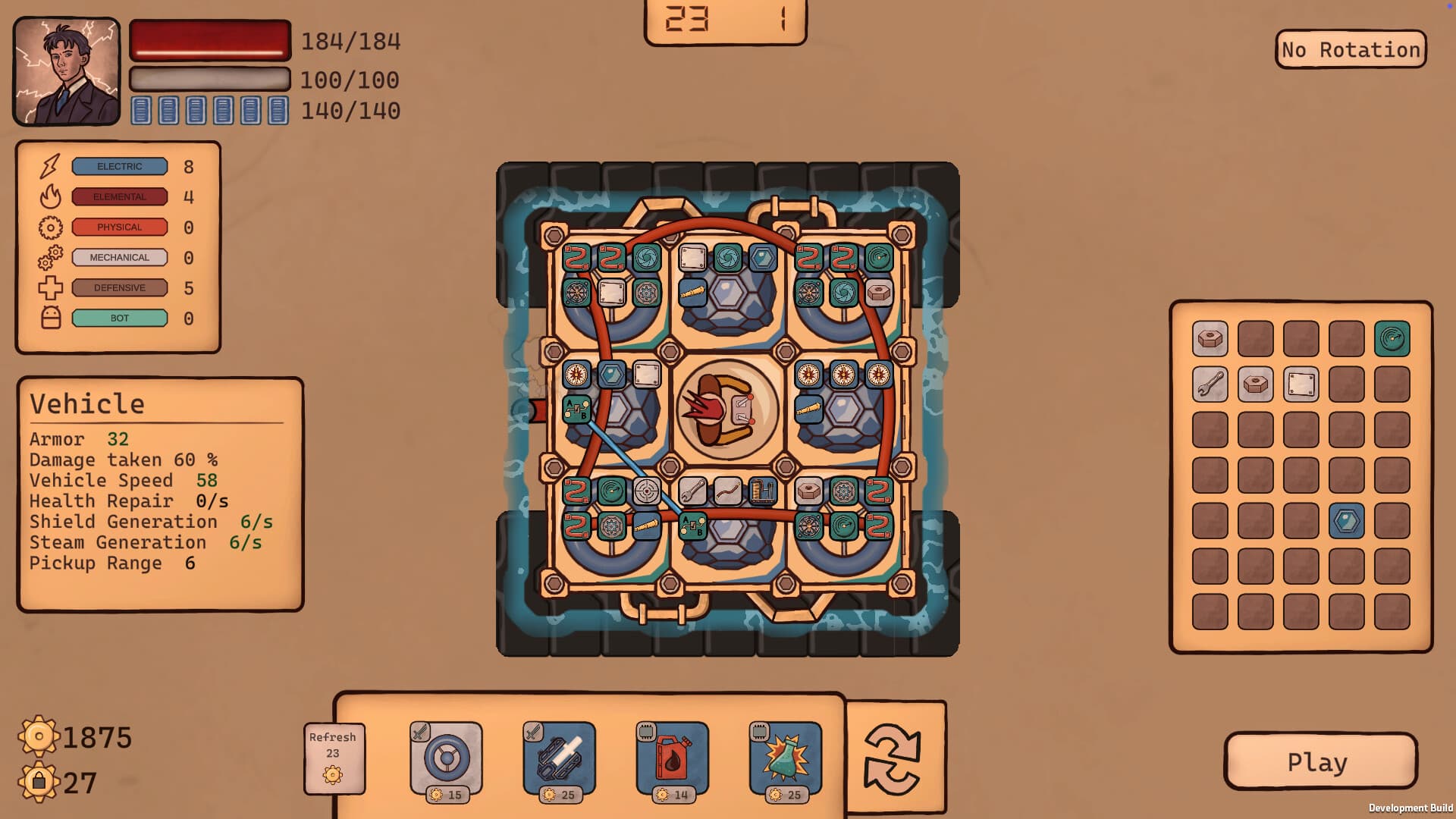Click the character portrait
Image resolution: width=1456 pixels, height=819 pixels.
pos(67,71)
